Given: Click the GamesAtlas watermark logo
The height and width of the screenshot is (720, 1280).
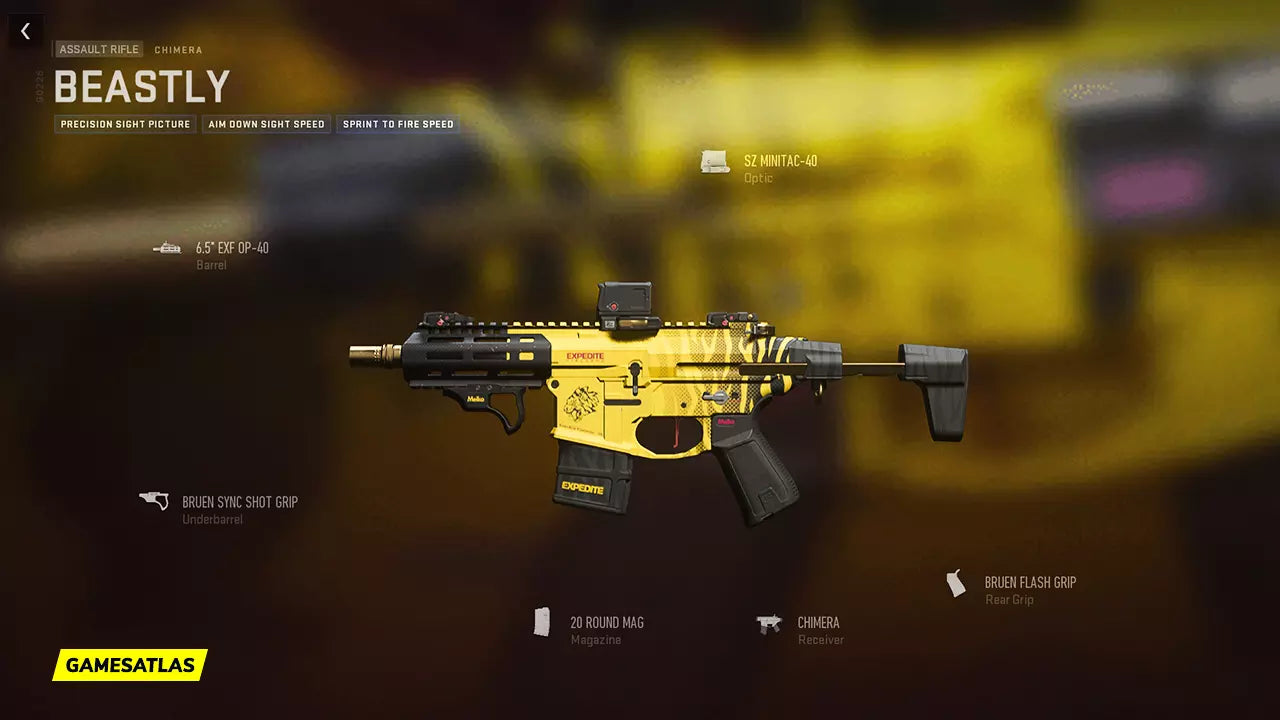Looking at the screenshot, I should click(130, 665).
